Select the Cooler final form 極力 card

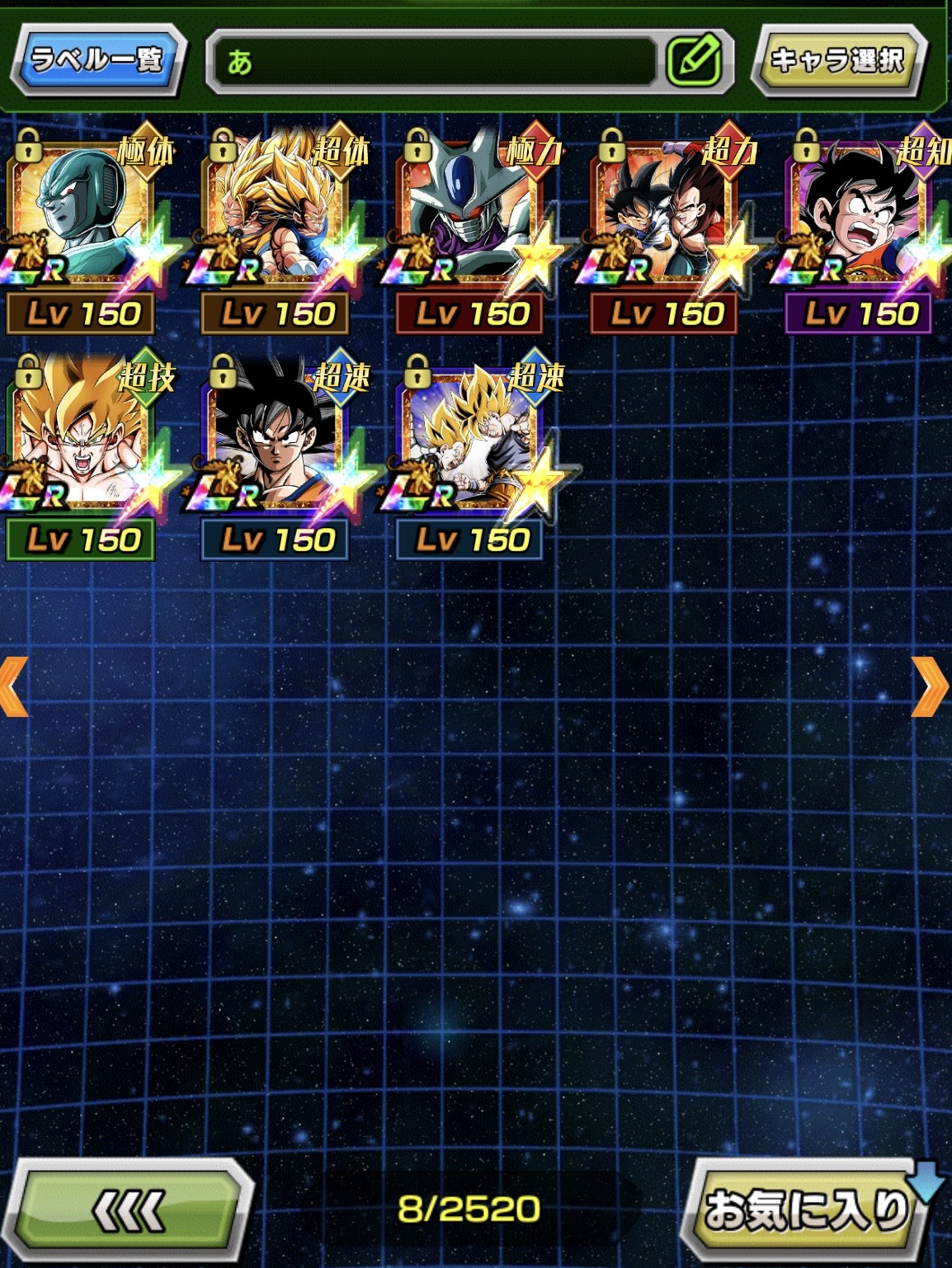click(x=472, y=214)
